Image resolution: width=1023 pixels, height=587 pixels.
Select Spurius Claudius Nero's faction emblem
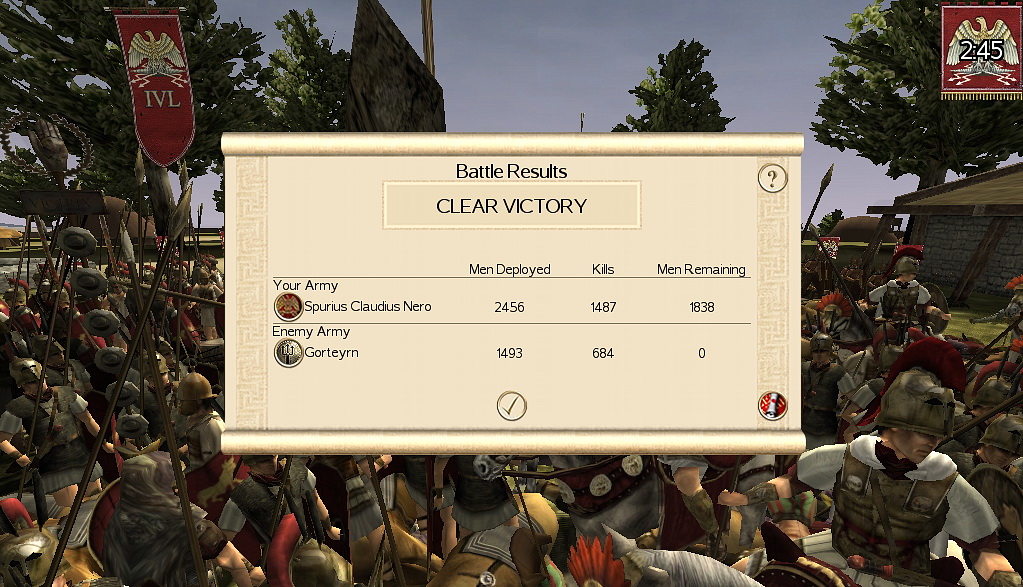pos(288,307)
